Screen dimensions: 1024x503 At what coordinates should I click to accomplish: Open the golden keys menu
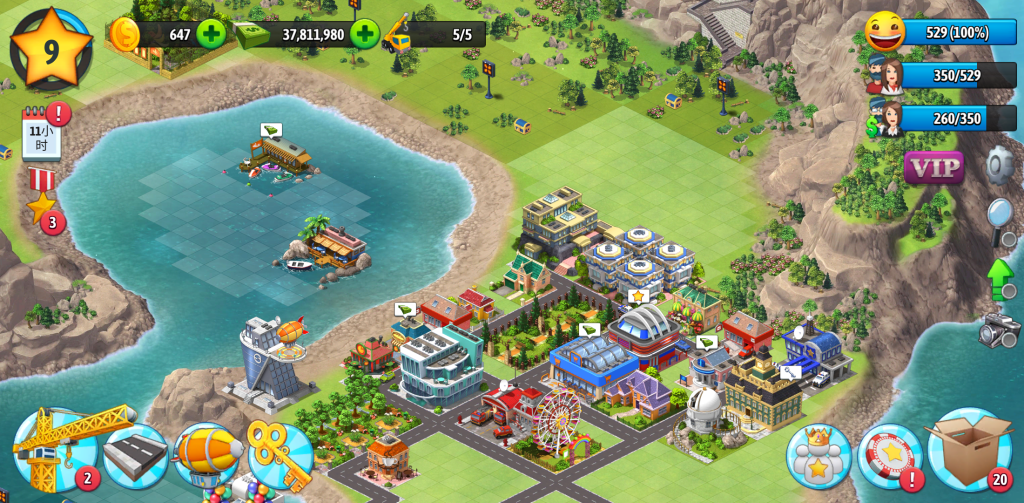coord(280,456)
